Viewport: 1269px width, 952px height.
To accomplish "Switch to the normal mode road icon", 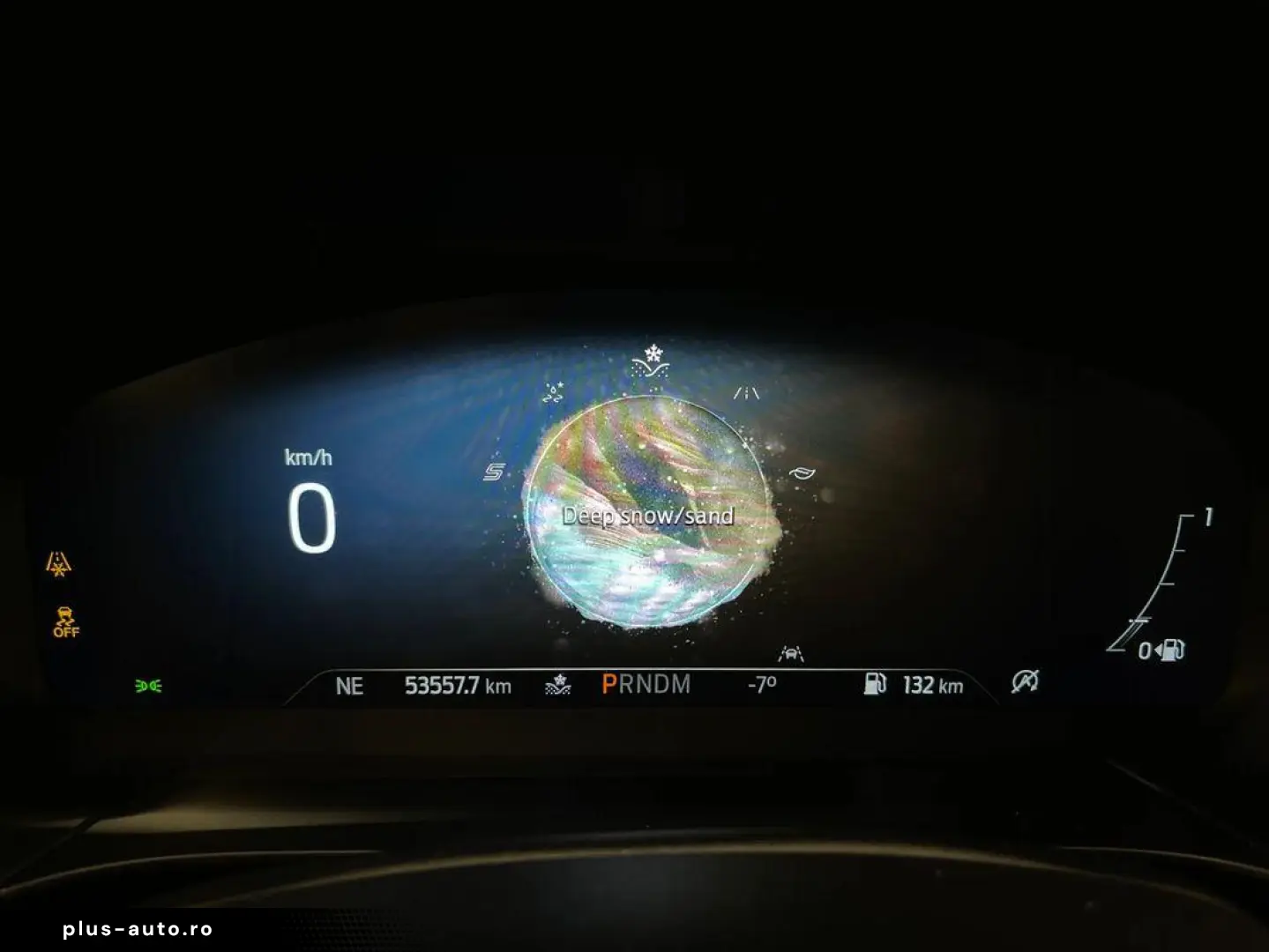I will point(746,393).
